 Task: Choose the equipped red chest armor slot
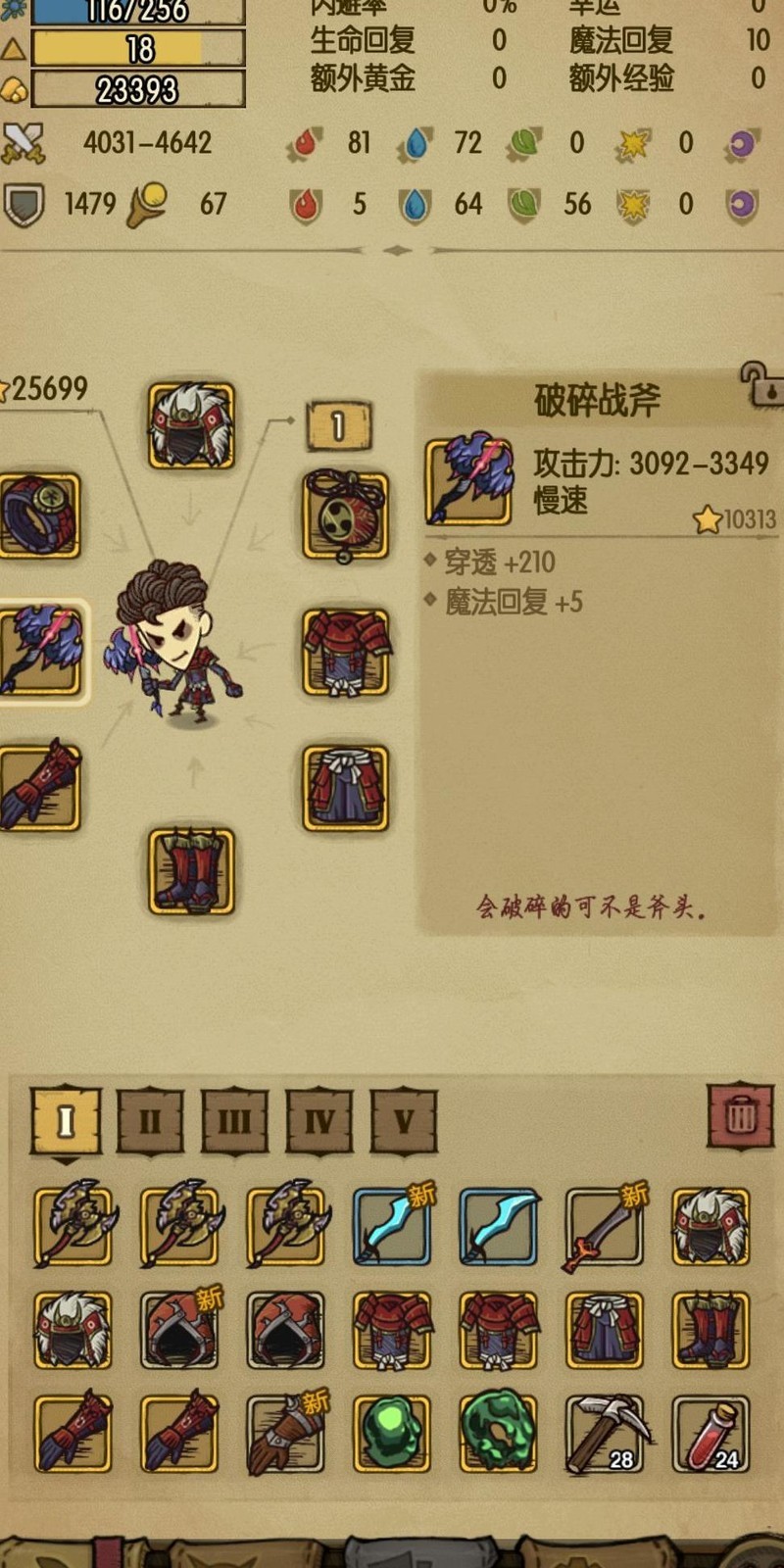click(x=344, y=651)
